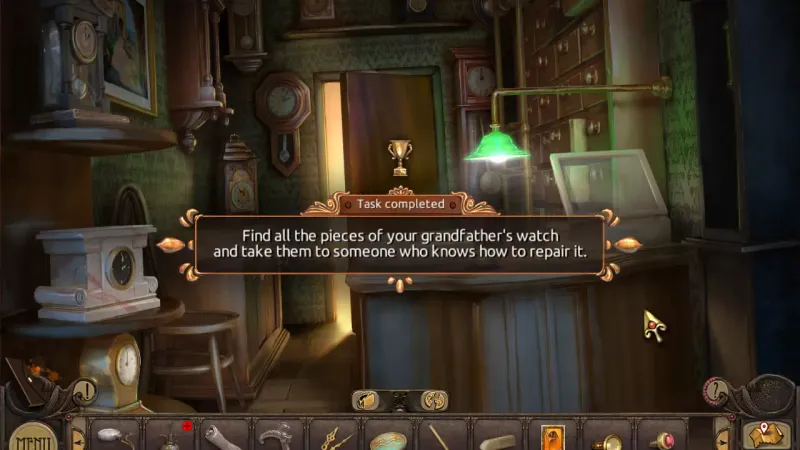Open the exclamation mark task journal
This screenshot has width=800, height=450.
tap(86, 391)
